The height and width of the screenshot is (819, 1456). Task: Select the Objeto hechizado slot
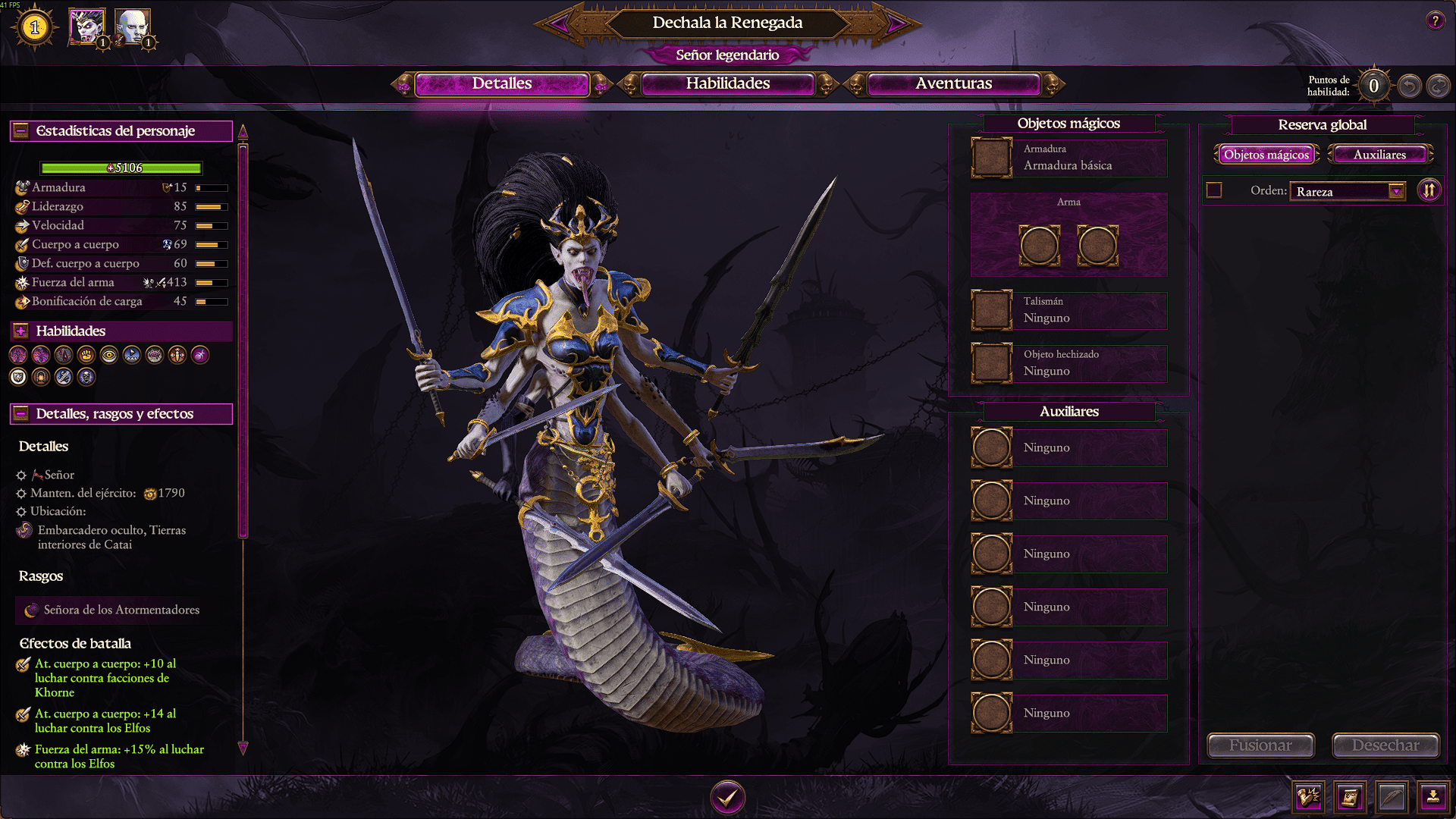992,363
